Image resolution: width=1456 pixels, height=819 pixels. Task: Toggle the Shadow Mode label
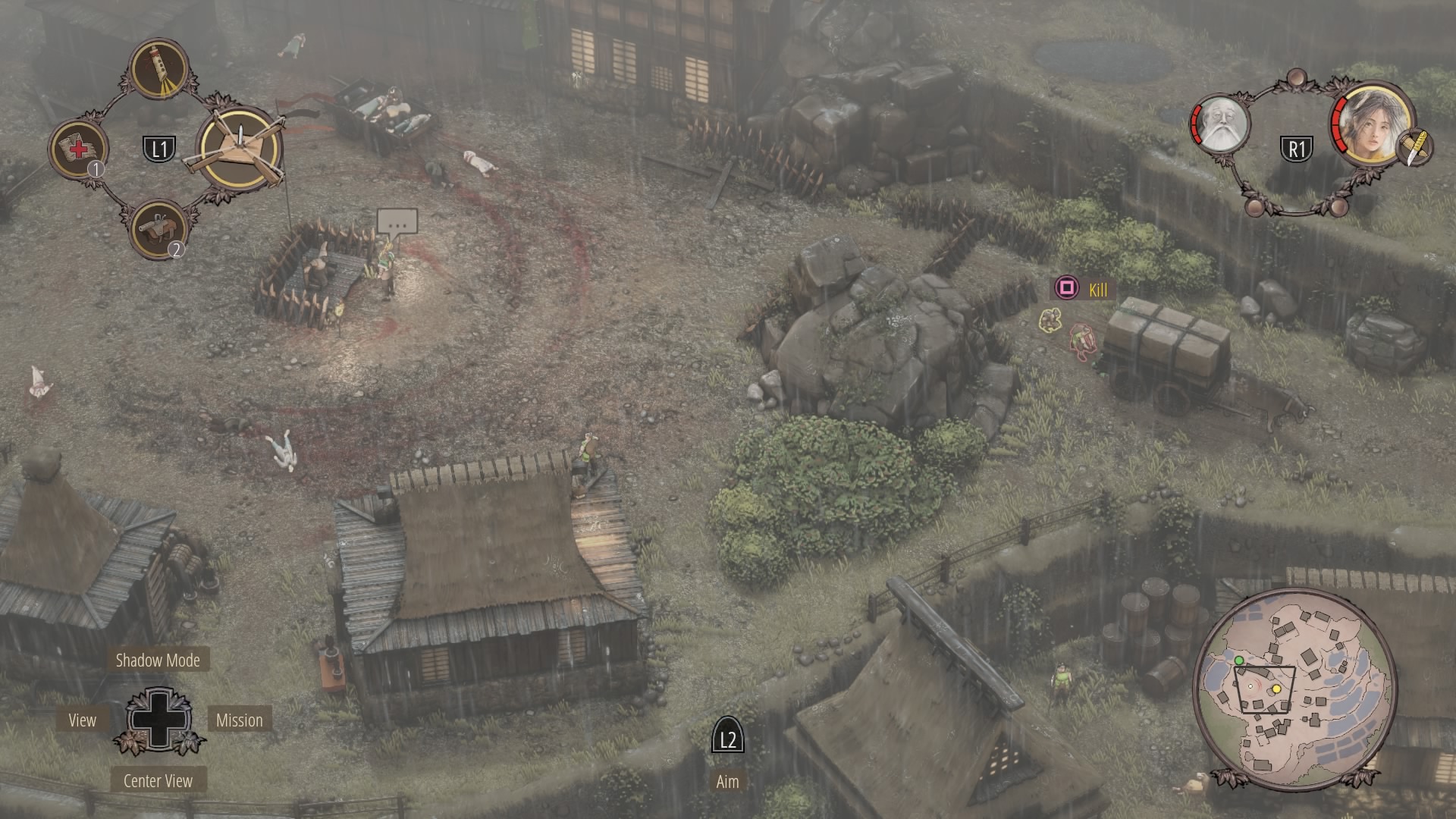pos(158,660)
